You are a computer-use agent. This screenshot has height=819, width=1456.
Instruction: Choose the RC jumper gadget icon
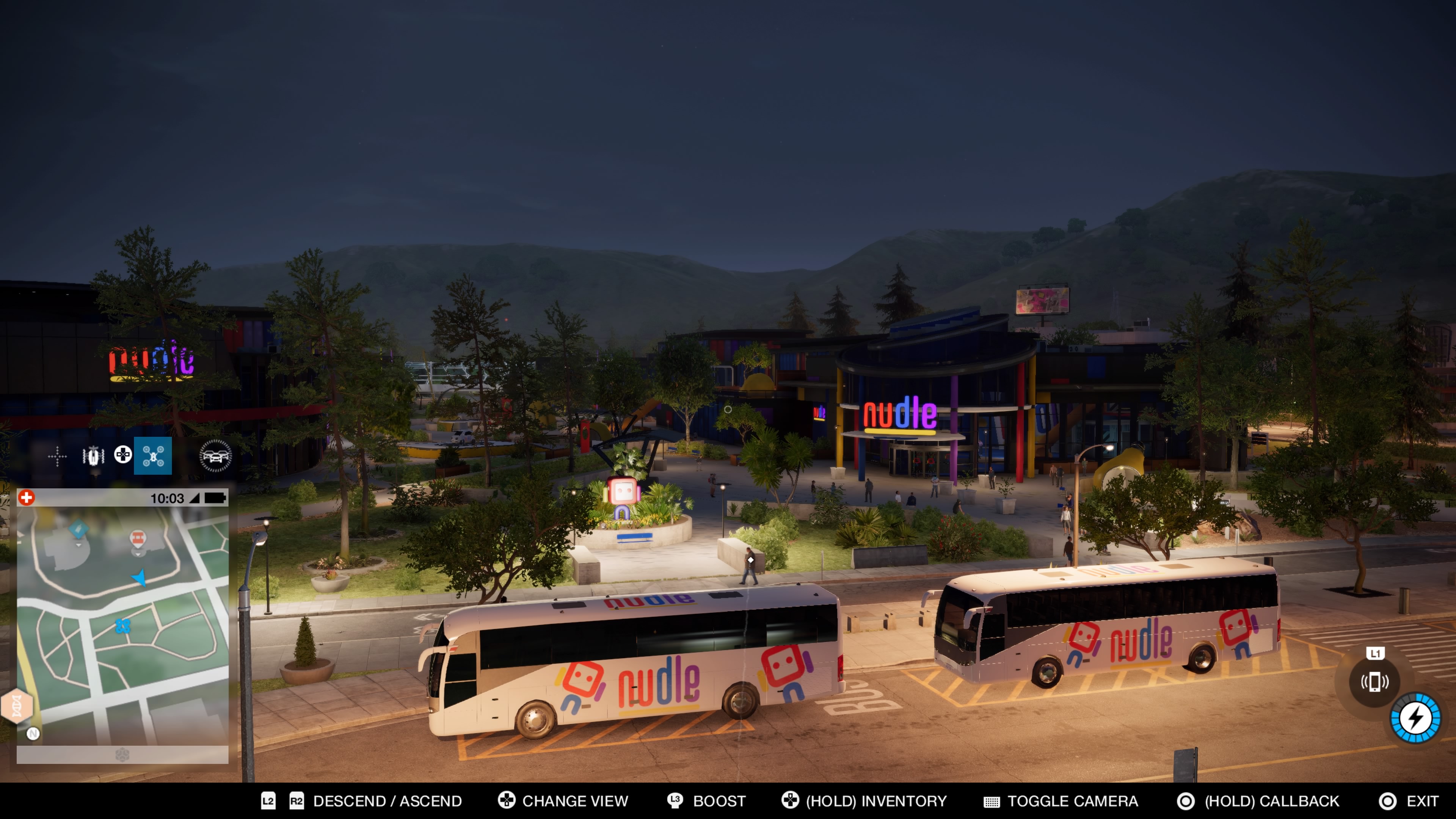[93, 455]
